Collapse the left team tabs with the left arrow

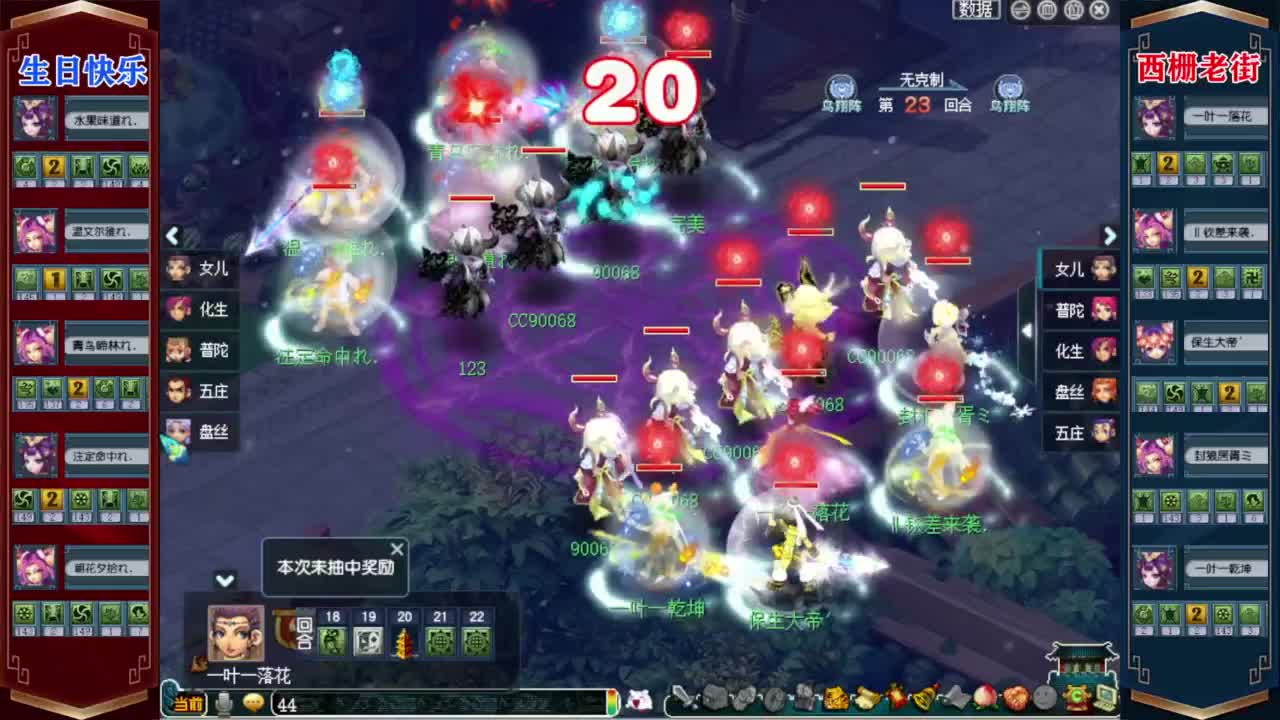172,238
